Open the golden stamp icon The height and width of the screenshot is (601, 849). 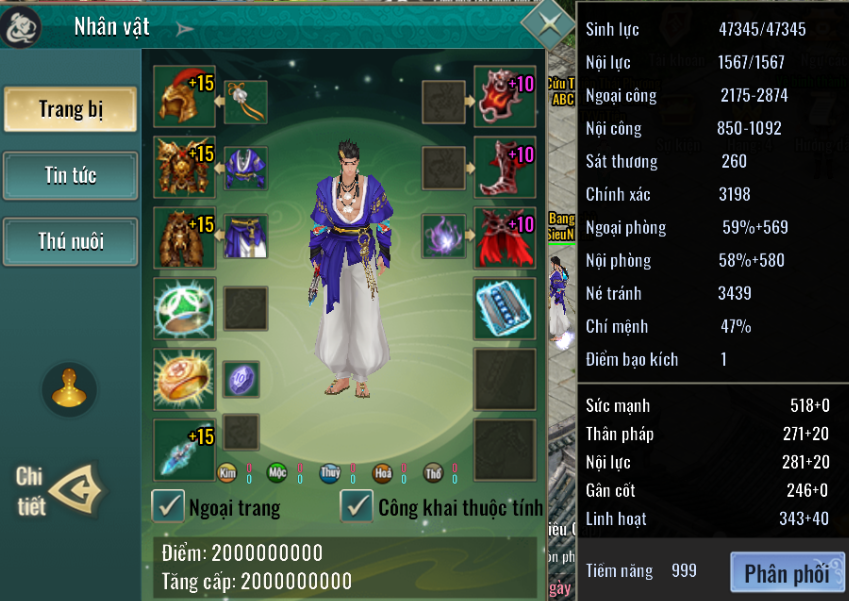(x=69, y=390)
